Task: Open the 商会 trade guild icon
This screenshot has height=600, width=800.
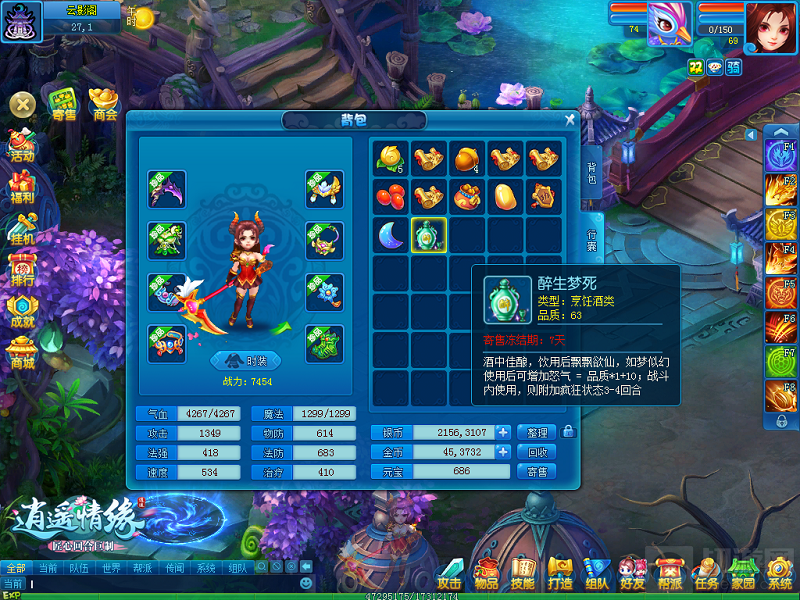Action: click(x=105, y=104)
